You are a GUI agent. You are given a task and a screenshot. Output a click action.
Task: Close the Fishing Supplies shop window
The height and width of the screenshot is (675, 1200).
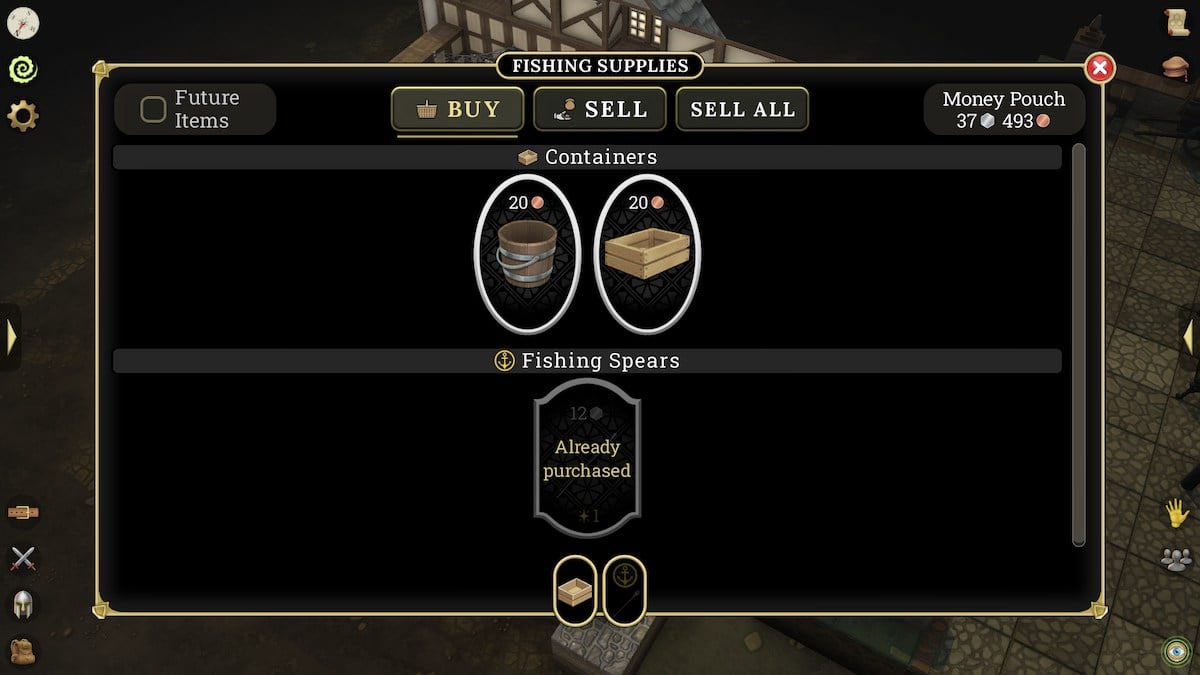point(1099,68)
